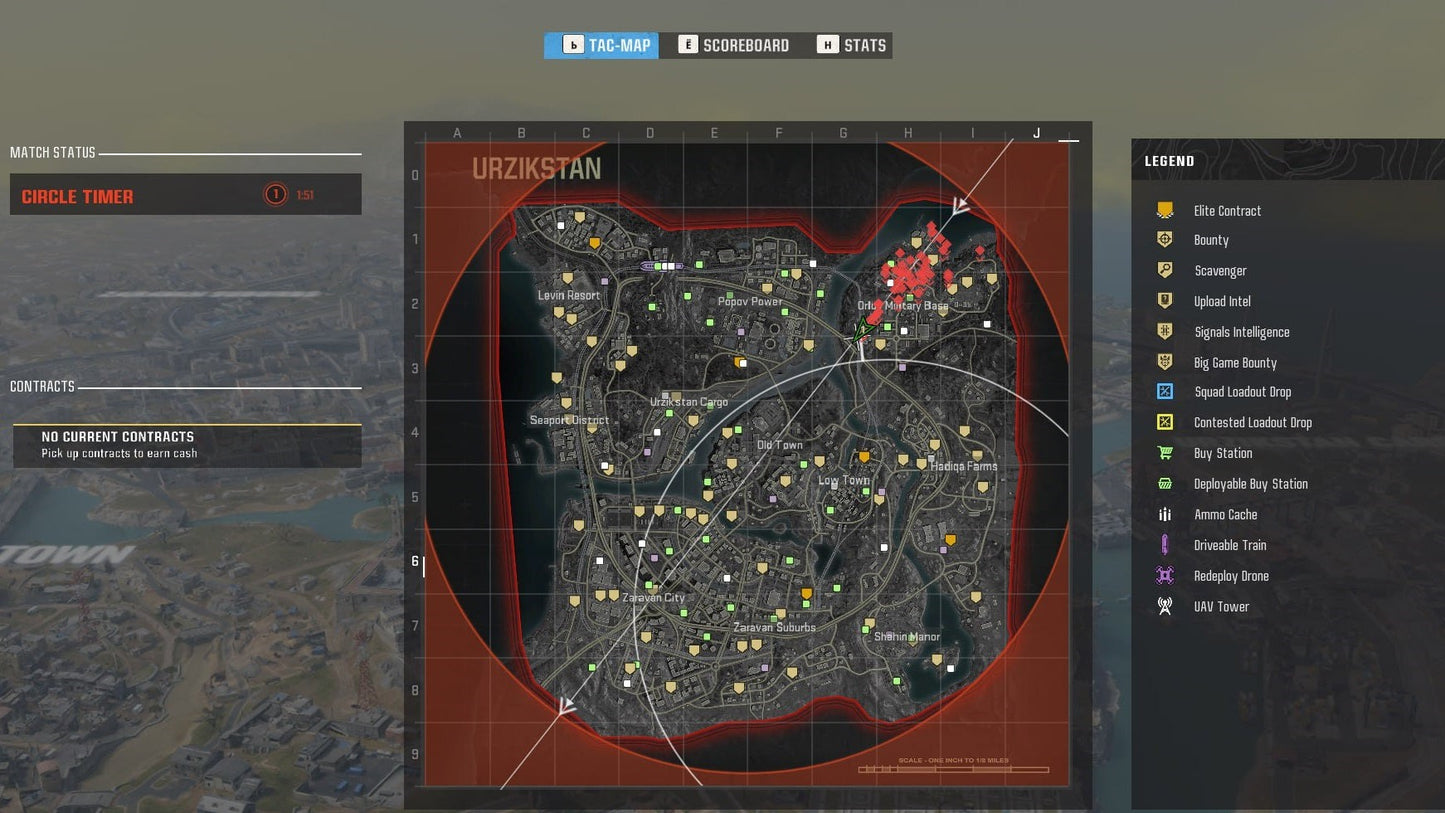
Task: Select the Redeploy Drone icon
Action: tap(1165, 575)
